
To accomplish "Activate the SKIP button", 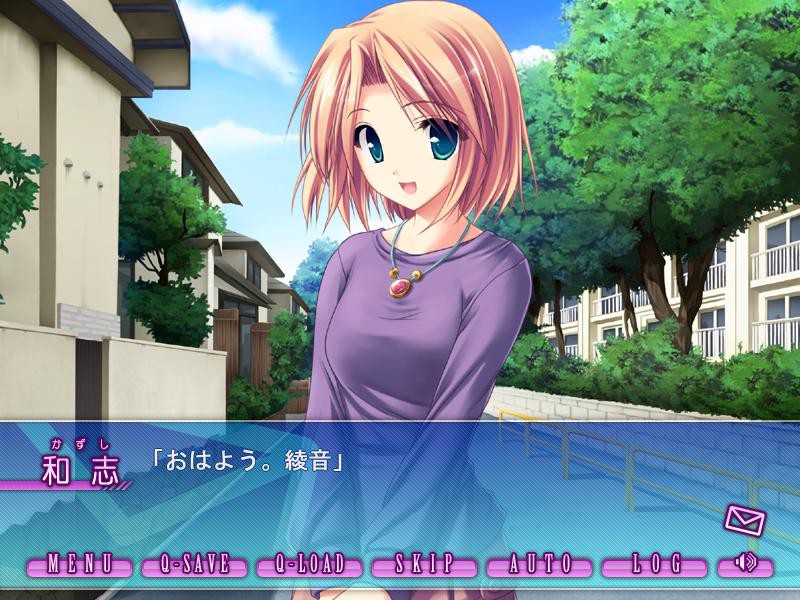I will coord(424,564).
